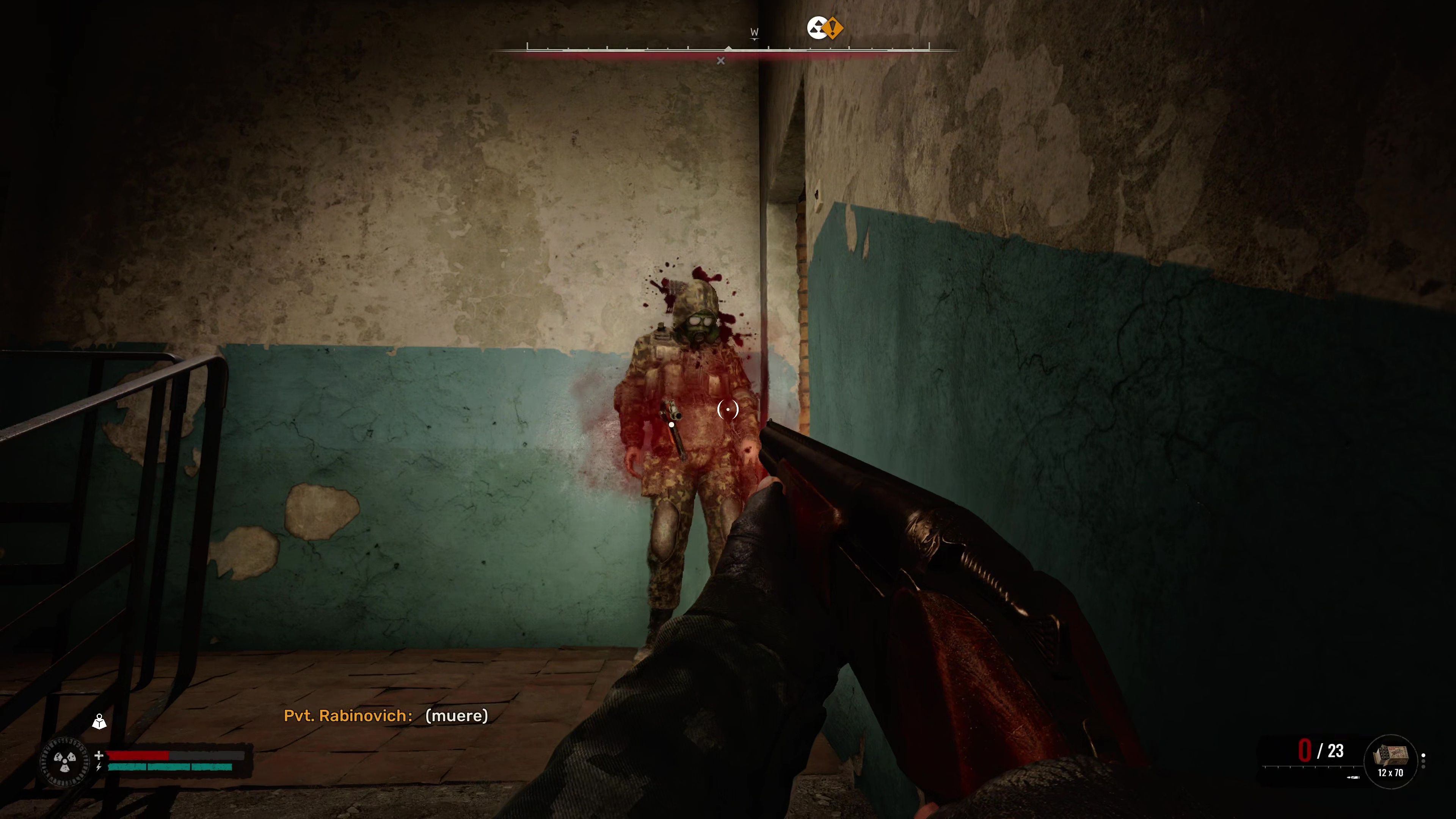Click the health cross icon

point(99,757)
